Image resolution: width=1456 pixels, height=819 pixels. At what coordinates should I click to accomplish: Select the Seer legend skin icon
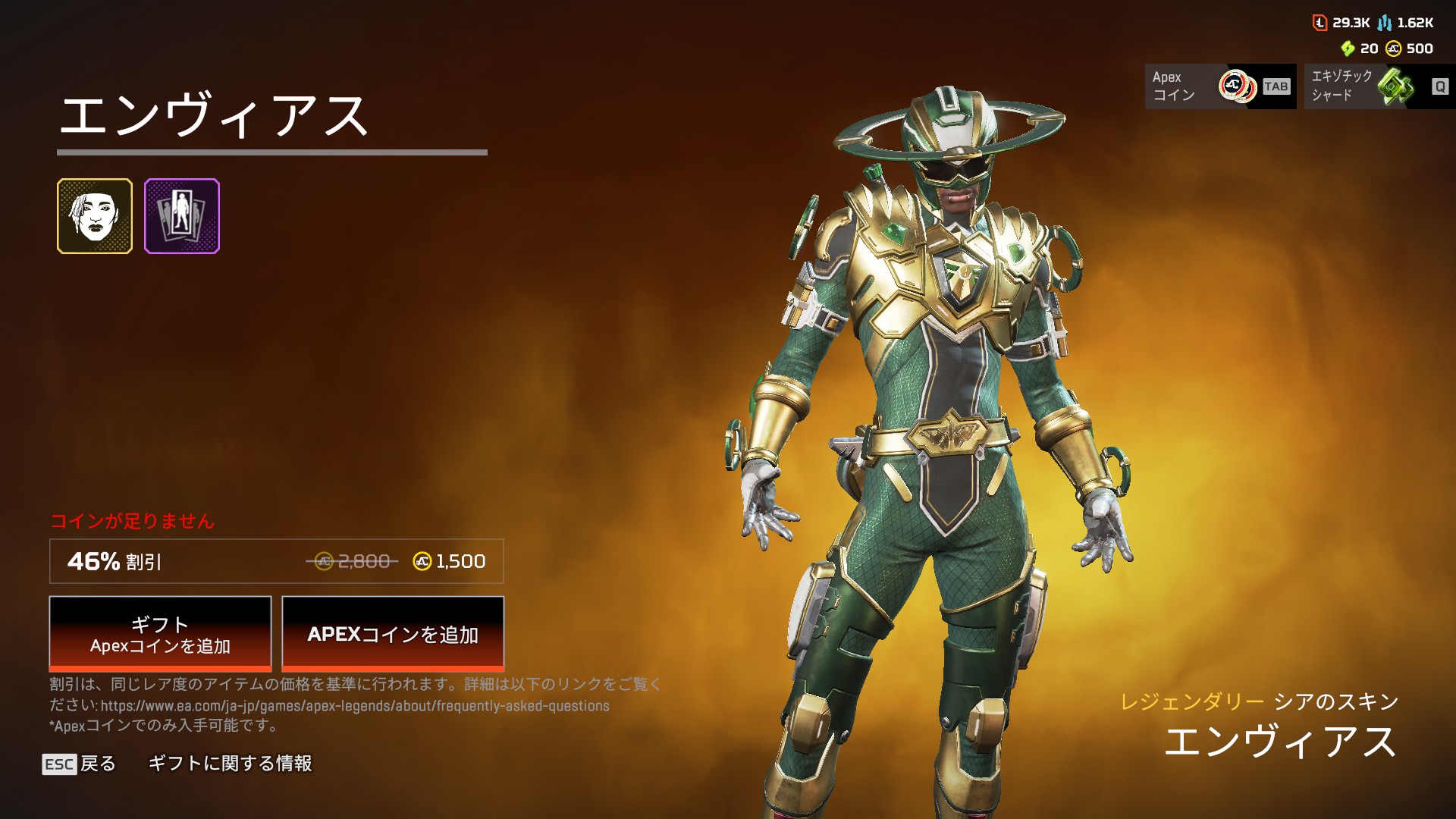[x=95, y=216]
